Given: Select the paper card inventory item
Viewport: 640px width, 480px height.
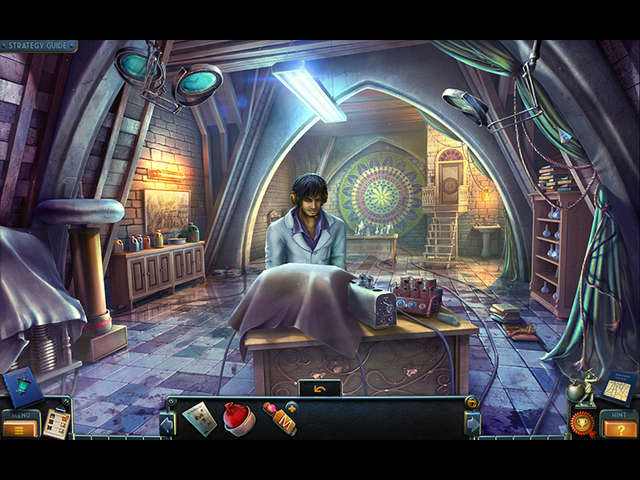Looking at the screenshot, I should pyautogui.click(x=199, y=418).
